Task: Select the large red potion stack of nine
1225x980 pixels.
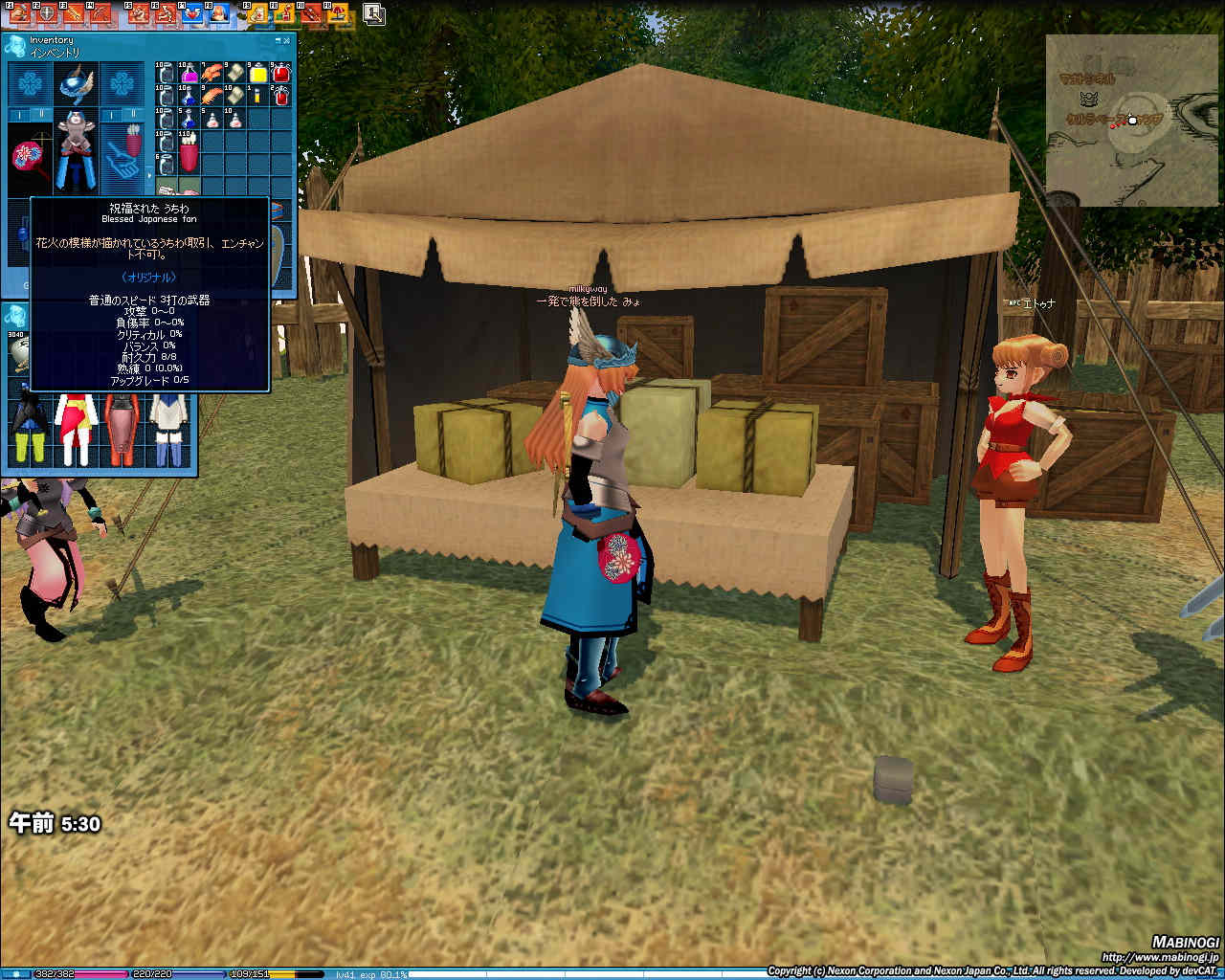Action: (280, 74)
